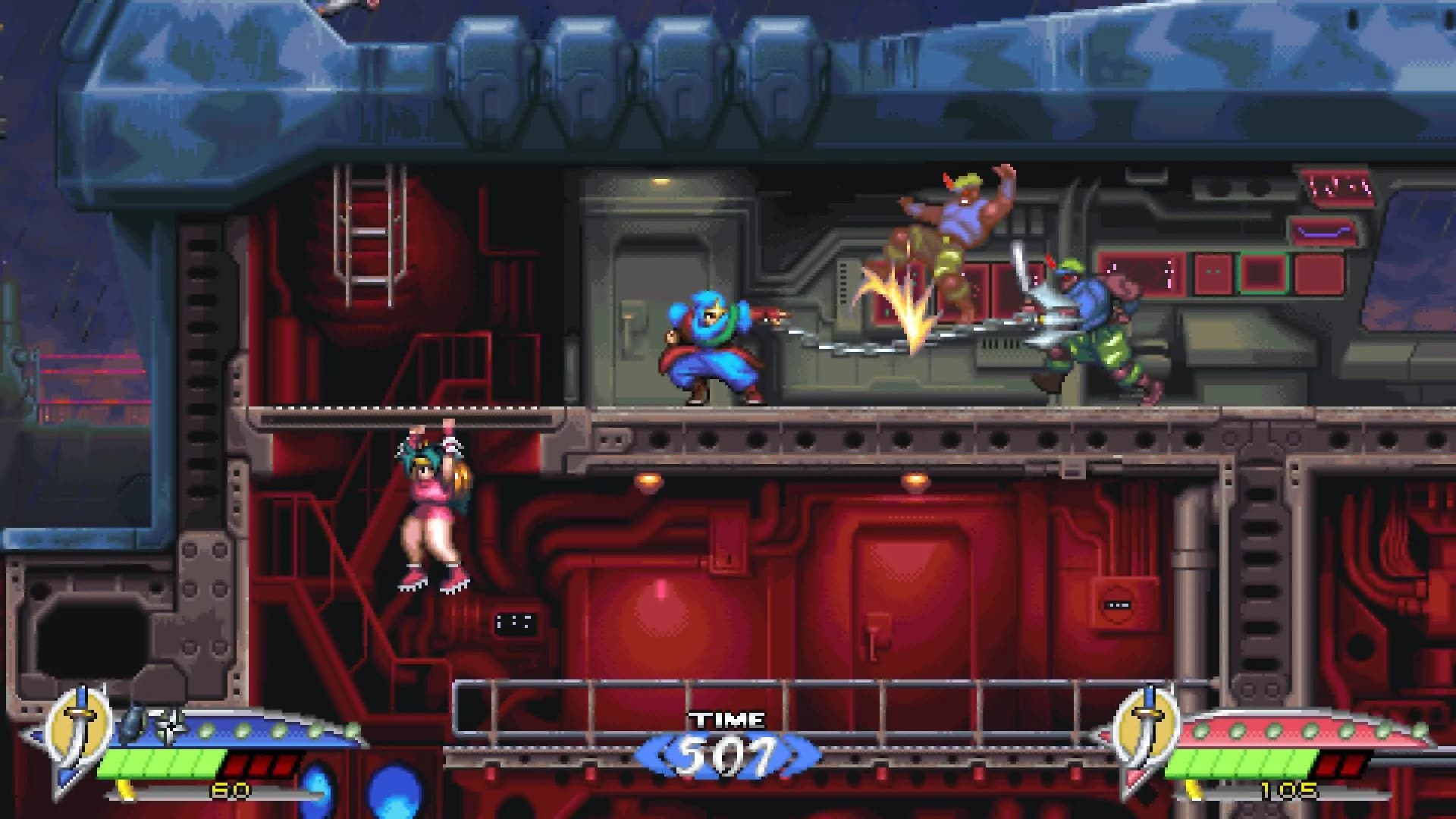Click Player 1's green health bar

coord(159,766)
